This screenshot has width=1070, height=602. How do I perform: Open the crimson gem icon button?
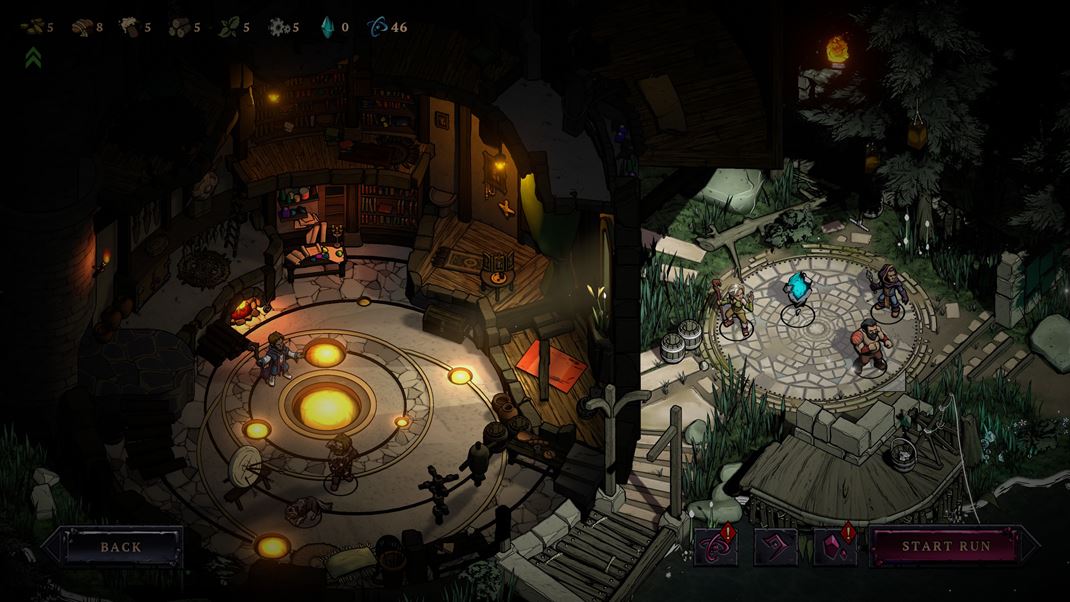(834, 548)
